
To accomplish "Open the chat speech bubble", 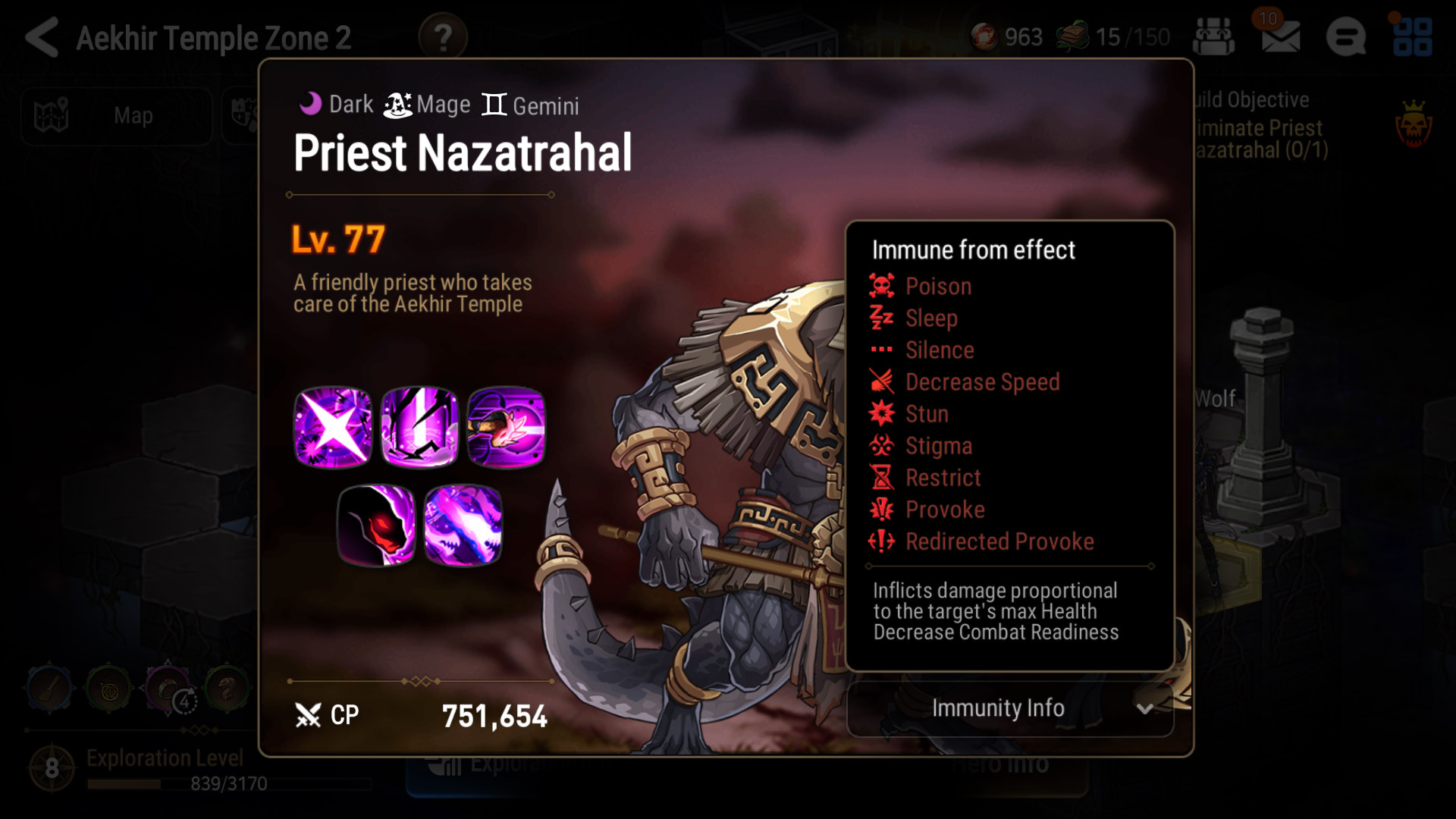I will (x=1346, y=37).
